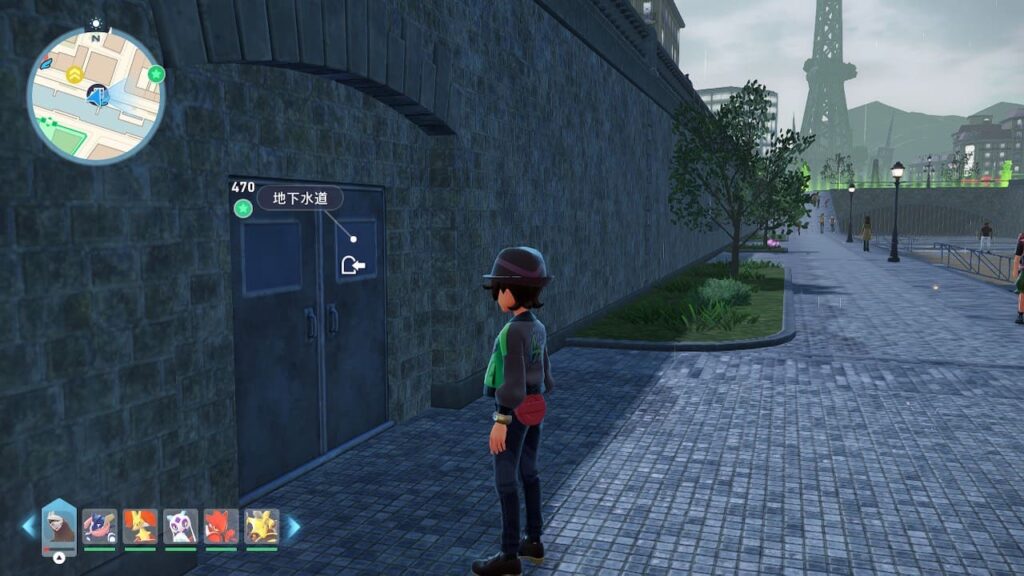Choose the Greninja party slot
Viewport: 1024px width, 576px height.
pyautogui.click(x=99, y=526)
